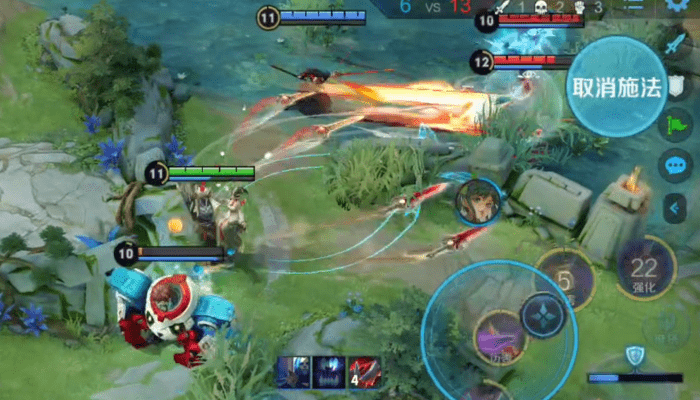Use the purple hero skill icon
Viewport: 700px width, 400px height.
pos(499,335)
